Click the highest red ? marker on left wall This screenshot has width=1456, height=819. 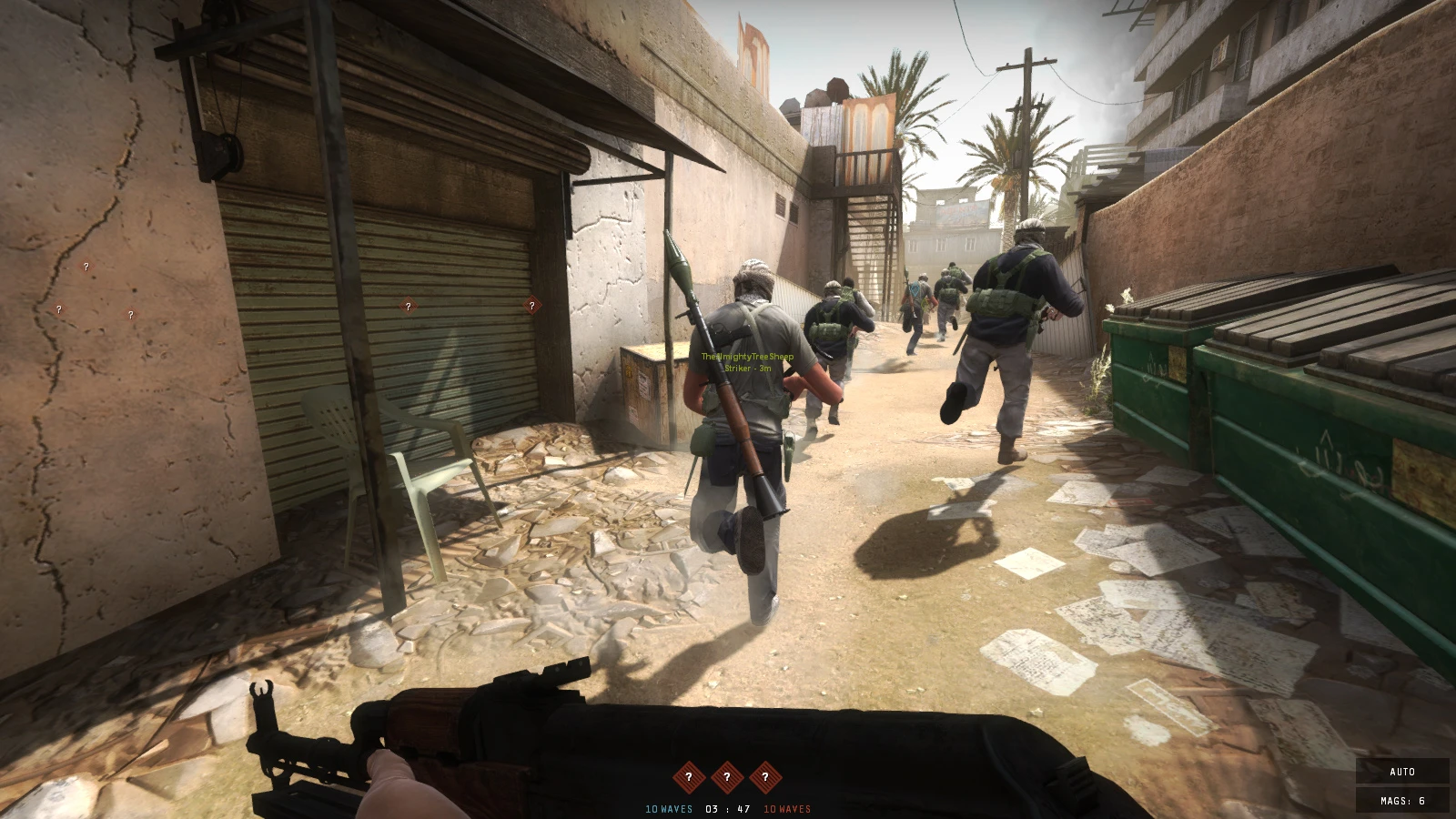pyautogui.click(x=86, y=268)
